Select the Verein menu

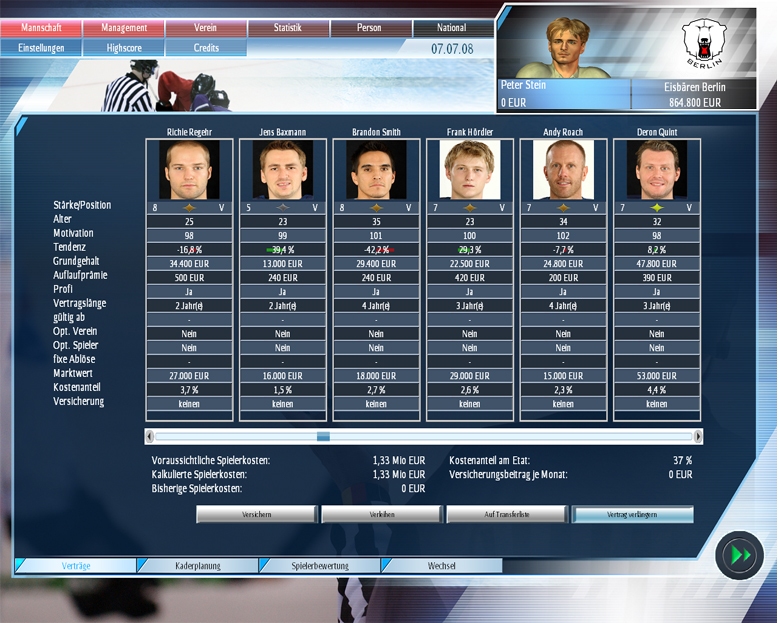tap(206, 28)
